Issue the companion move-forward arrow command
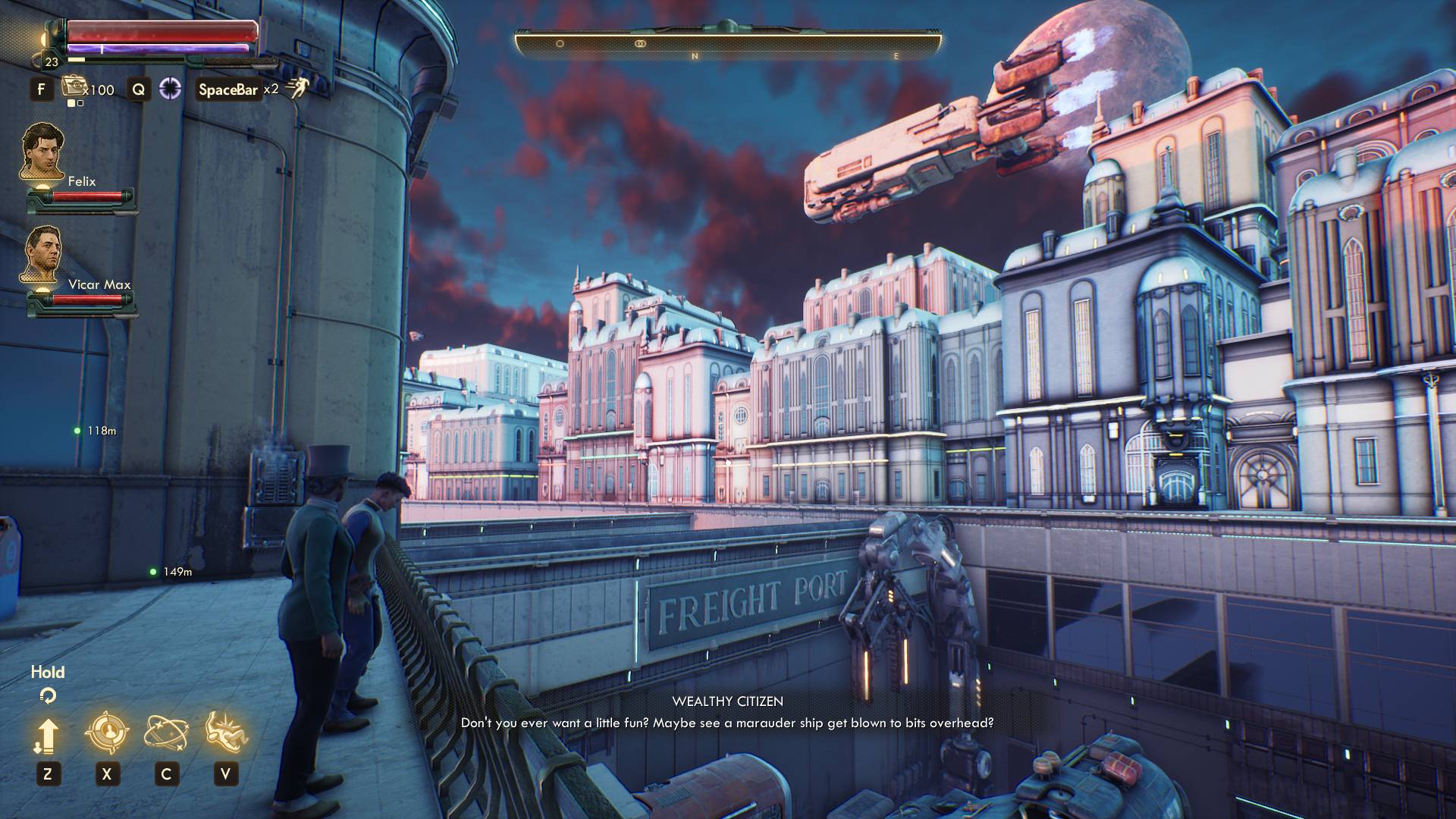This screenshot has height=819, width=1456. [x=47, y=736]
